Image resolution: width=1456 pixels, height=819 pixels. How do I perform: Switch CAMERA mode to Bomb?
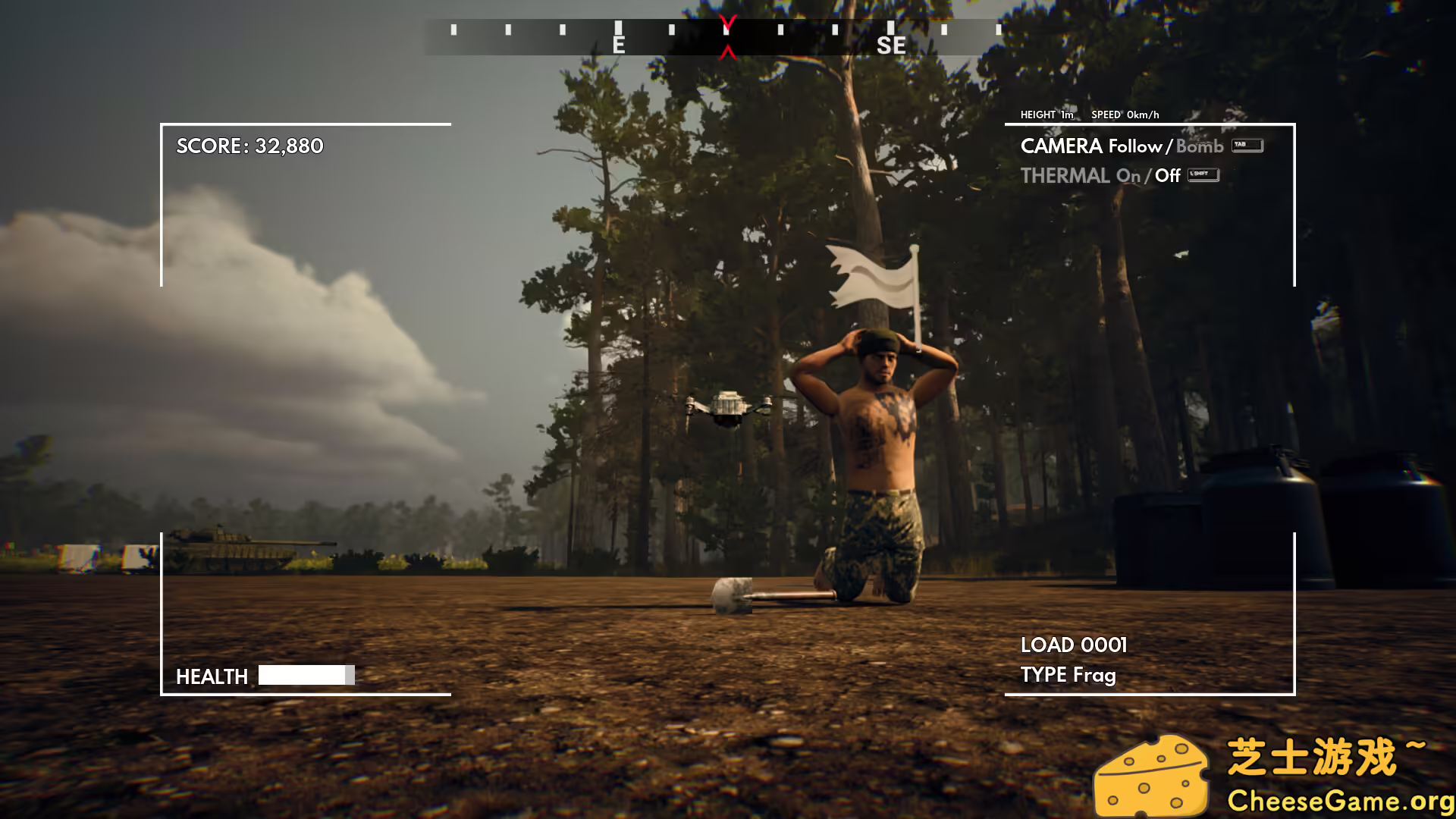(1198, 146)
